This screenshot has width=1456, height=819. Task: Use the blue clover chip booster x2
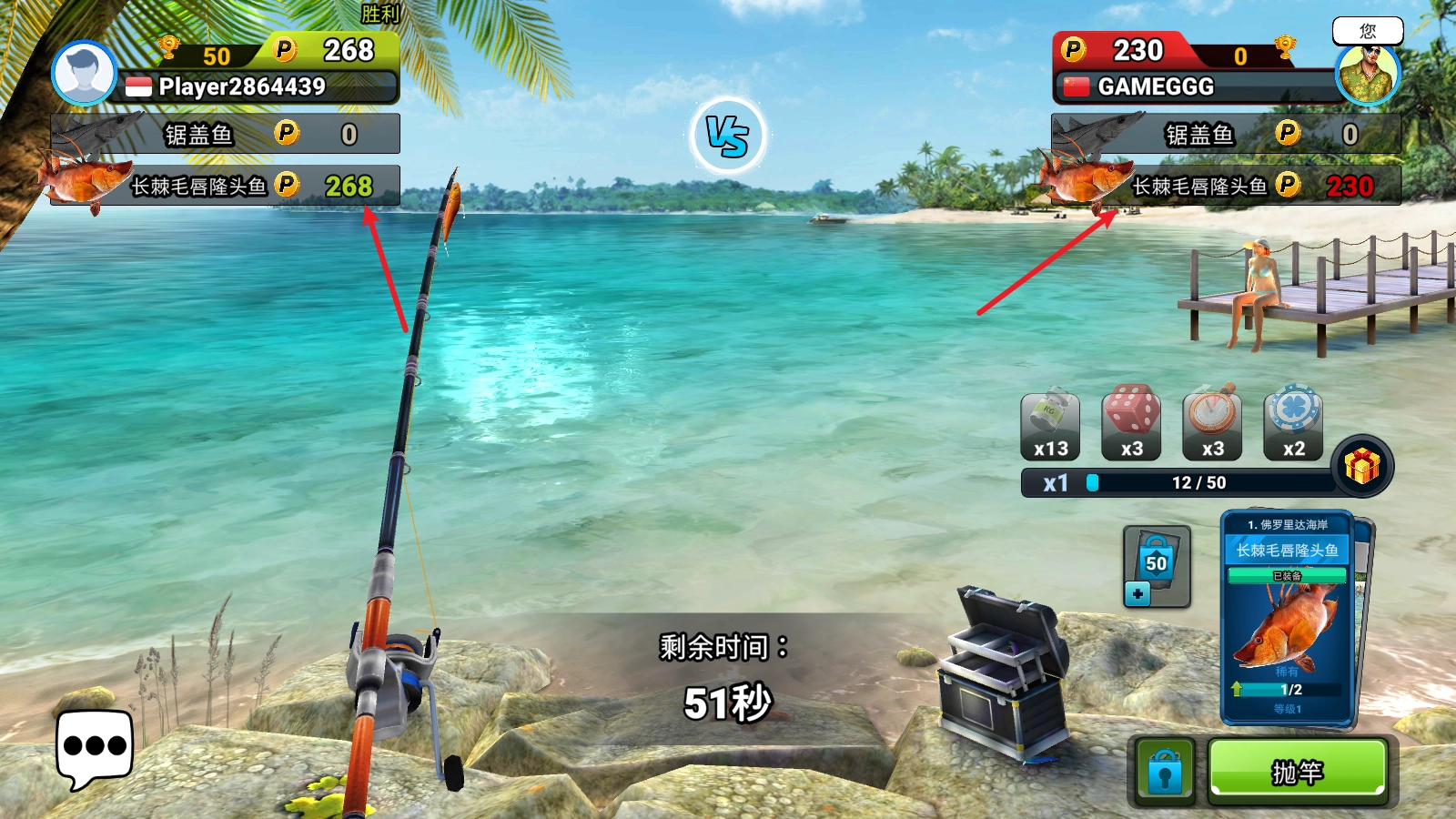tap(1293, 426)
